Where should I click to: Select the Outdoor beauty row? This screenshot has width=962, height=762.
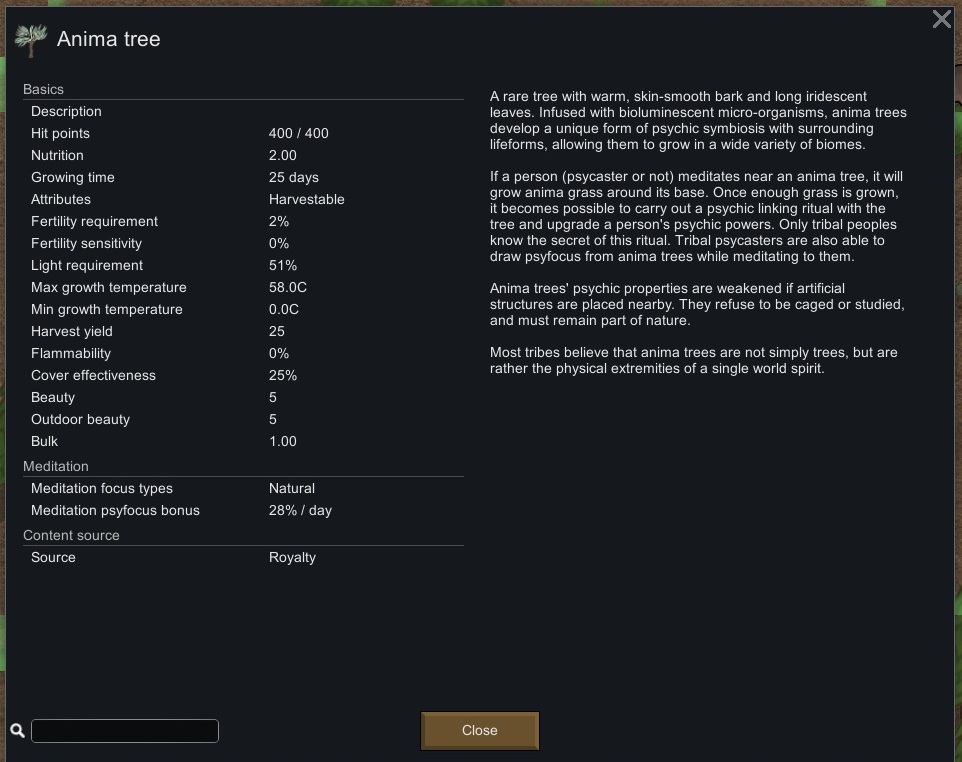[243, 419]
